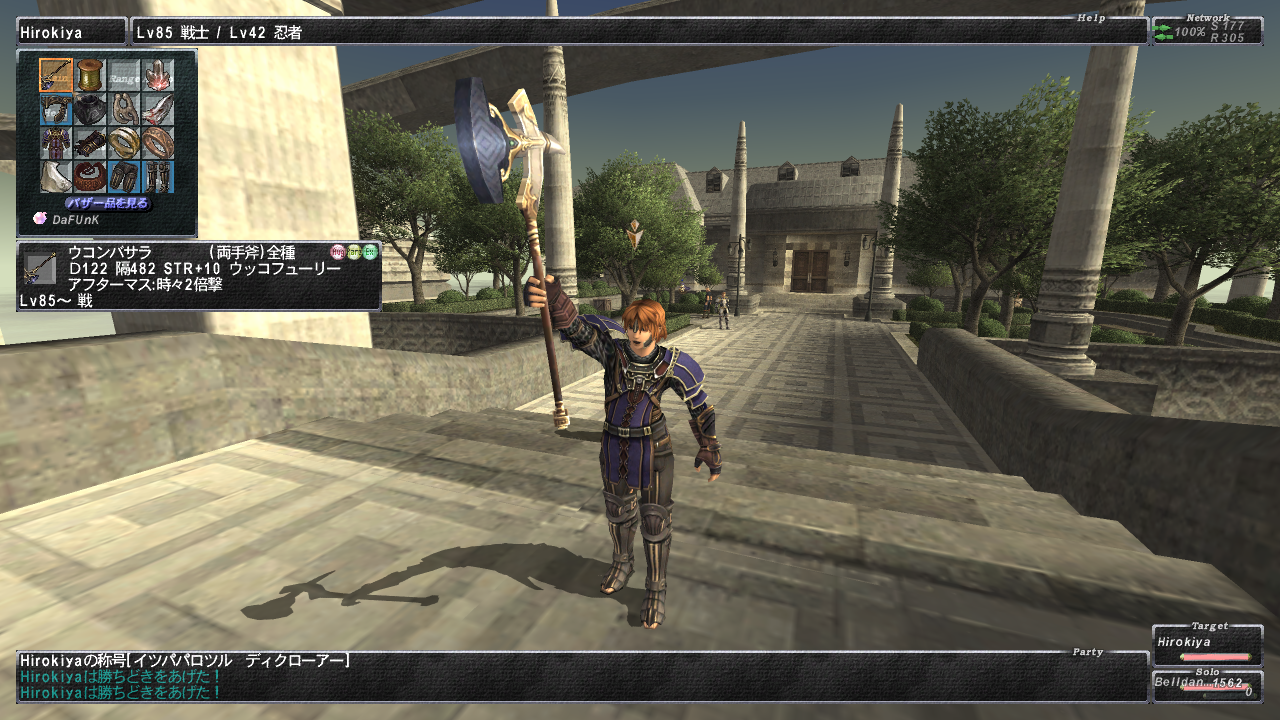Select the thread spool sub slot
The image size is (1280, 720).
coord(90,75)
